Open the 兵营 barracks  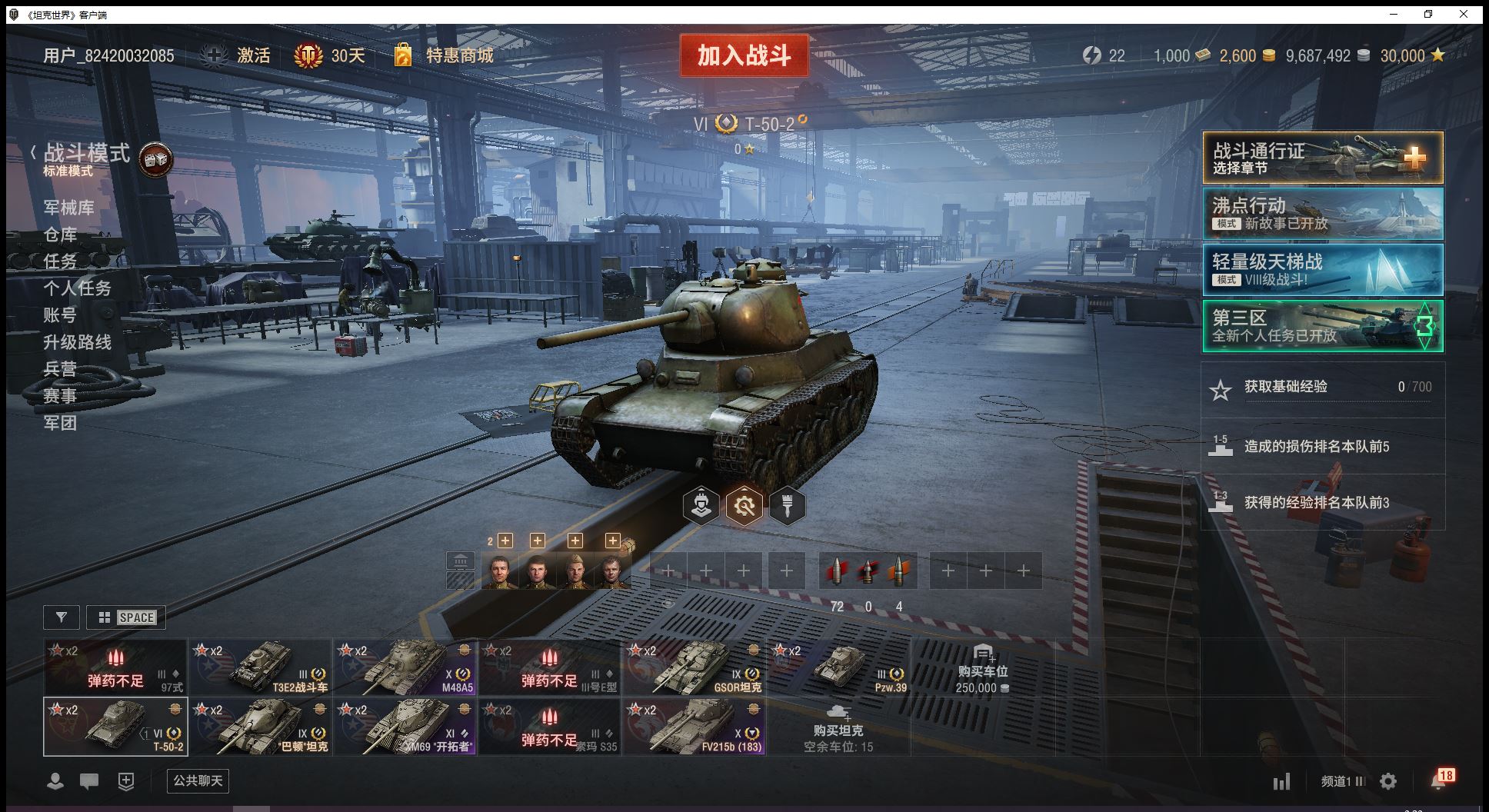point(60,369)
